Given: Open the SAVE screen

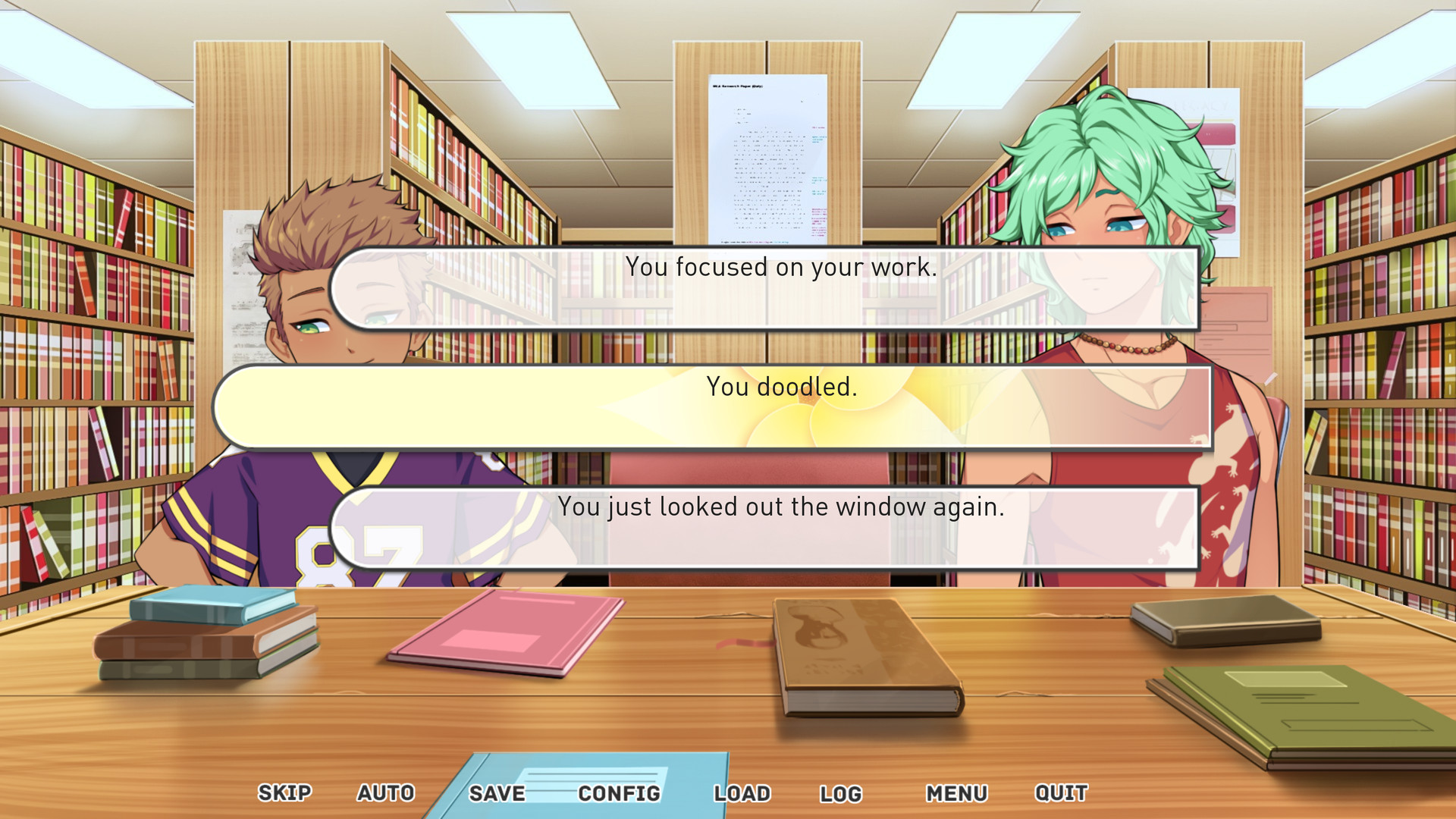Looking at the screenshot, I should pos(496,792).
